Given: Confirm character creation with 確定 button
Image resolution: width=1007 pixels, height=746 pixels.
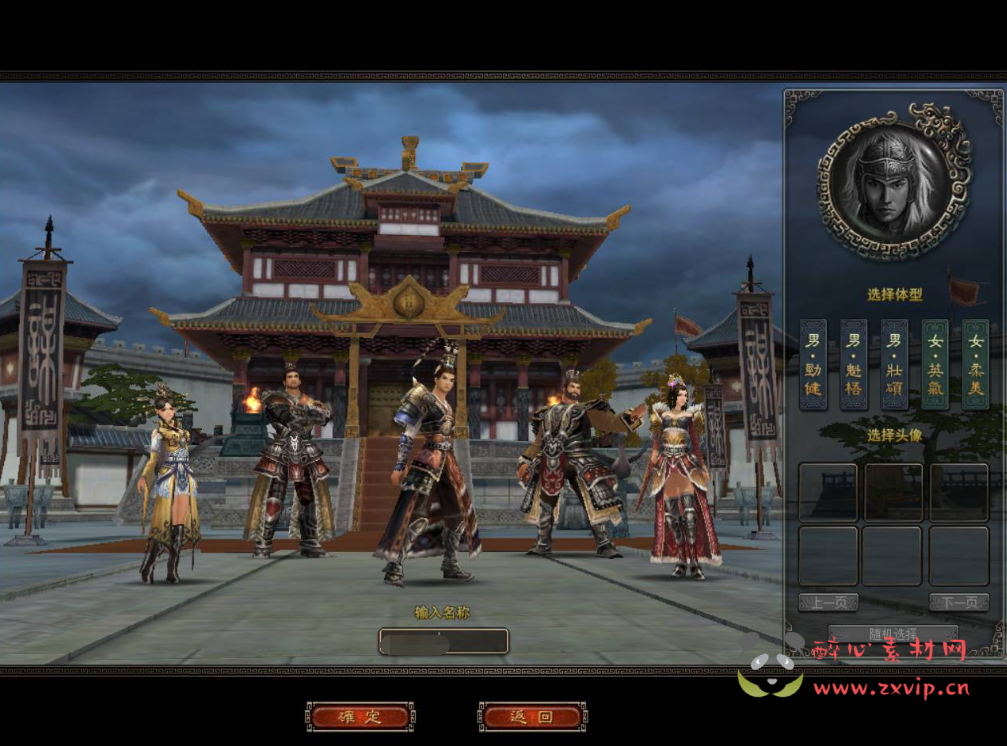Looking at the screenshot, I should point(360,717).
